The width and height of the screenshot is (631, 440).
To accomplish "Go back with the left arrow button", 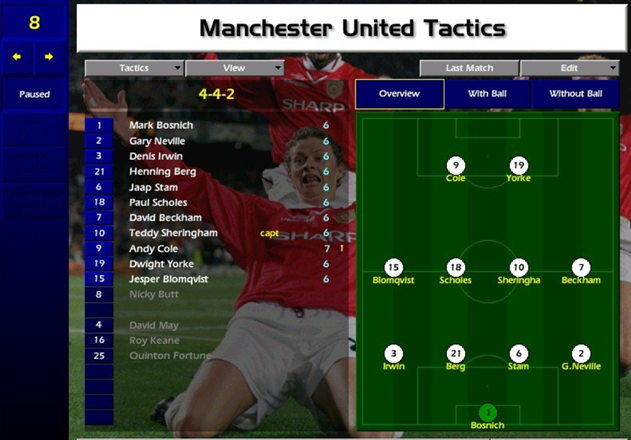I will 17,57.
